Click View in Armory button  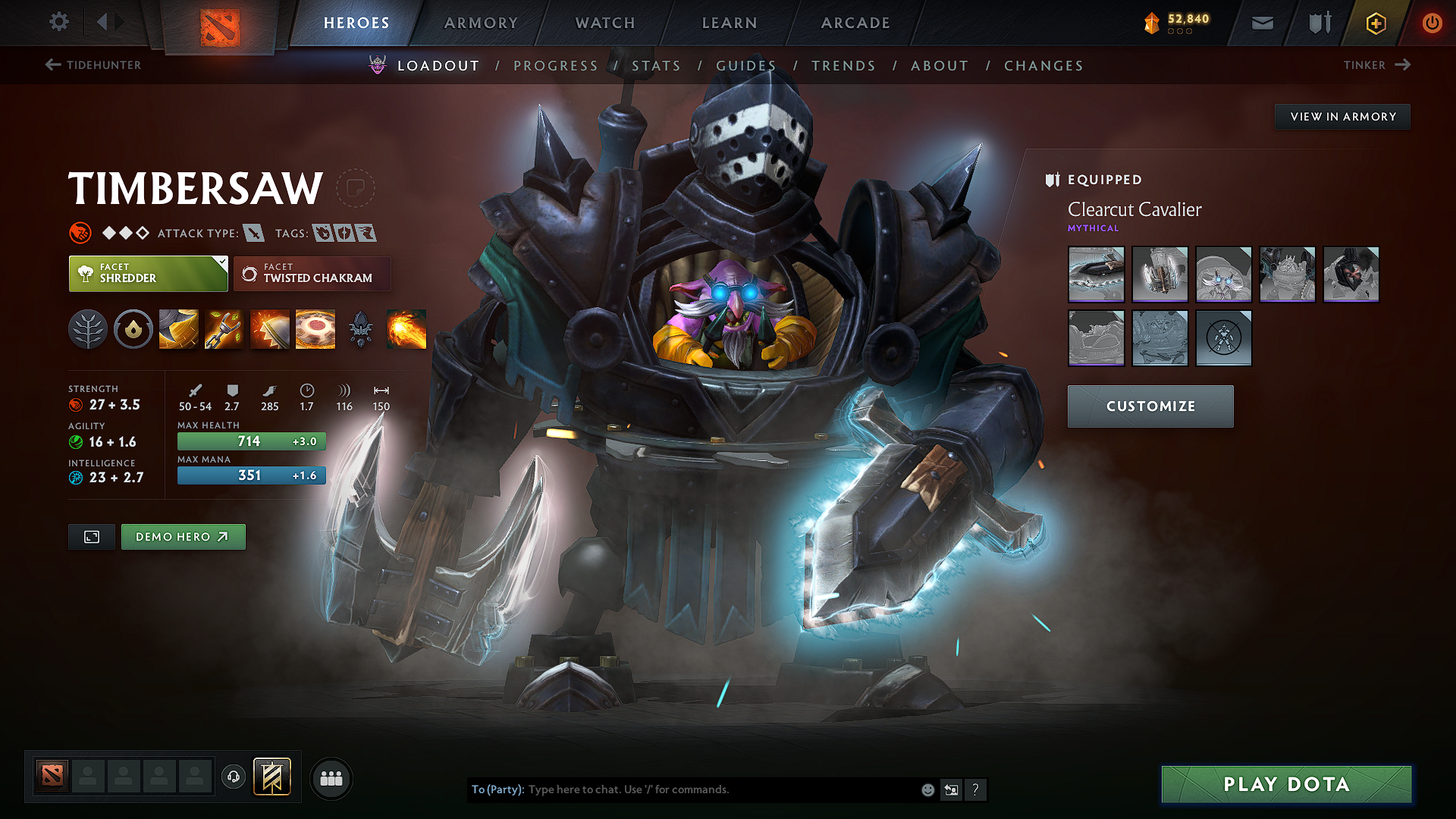click(x=1342, y=117)
